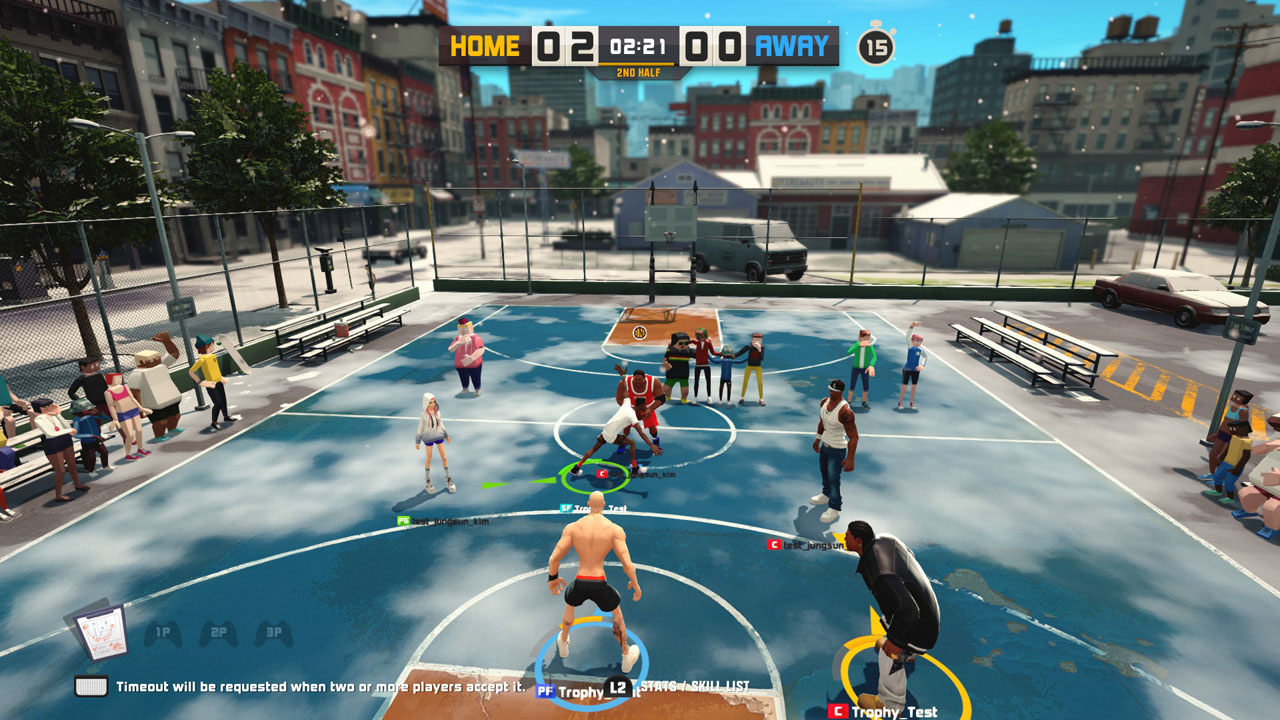Select the HOME team name on the scoreboard
The height and width of the screenshot is (720, 1280).
point(484,45)
